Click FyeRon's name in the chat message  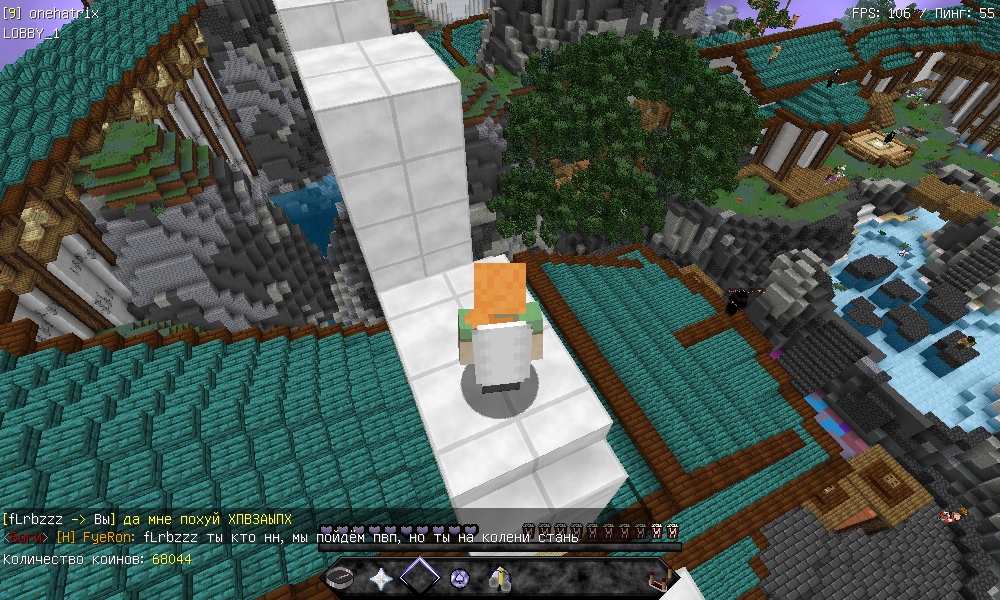[x=104, y=538]
